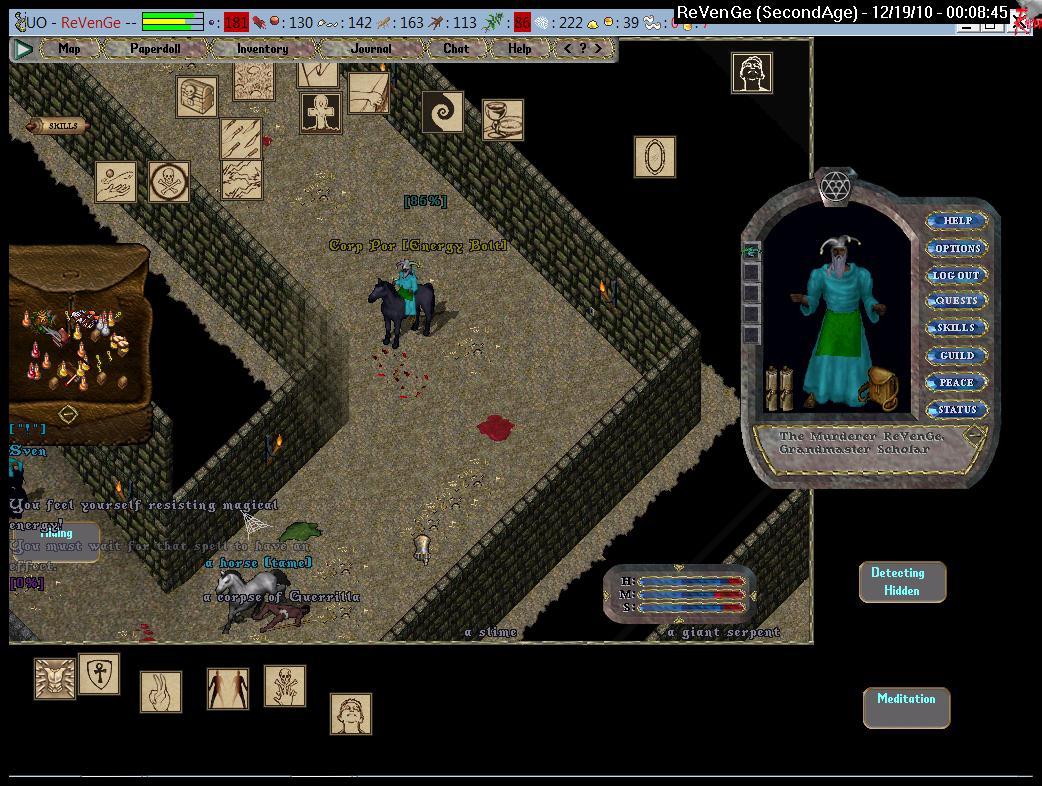Cast the treasure chest spell icon
This screenshot has width=1042, height=786.
click(197, 97)
